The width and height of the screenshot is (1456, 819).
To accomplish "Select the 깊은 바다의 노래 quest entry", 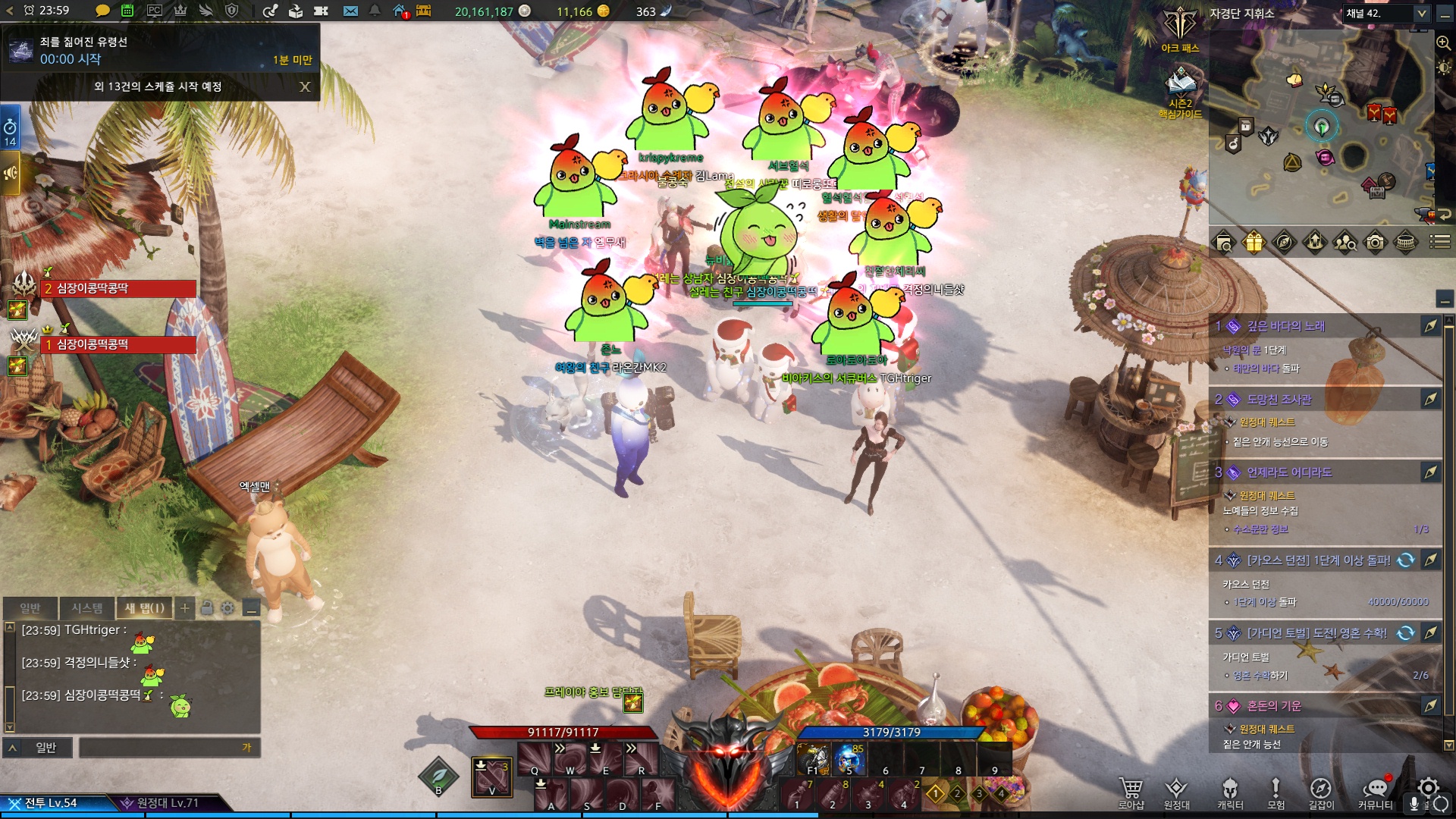I will coord(1286,326).
